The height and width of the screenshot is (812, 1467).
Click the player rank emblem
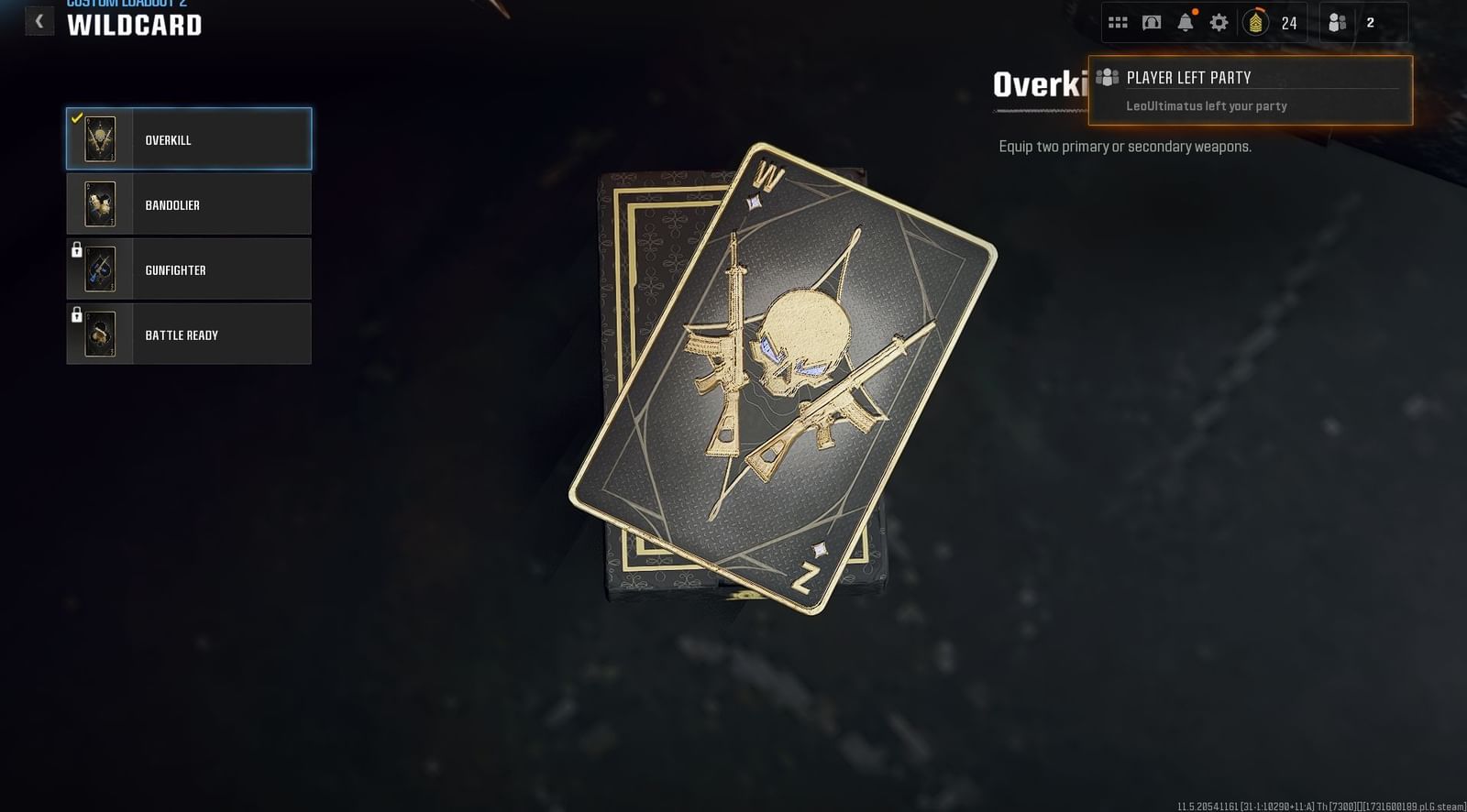(1254, 22)
